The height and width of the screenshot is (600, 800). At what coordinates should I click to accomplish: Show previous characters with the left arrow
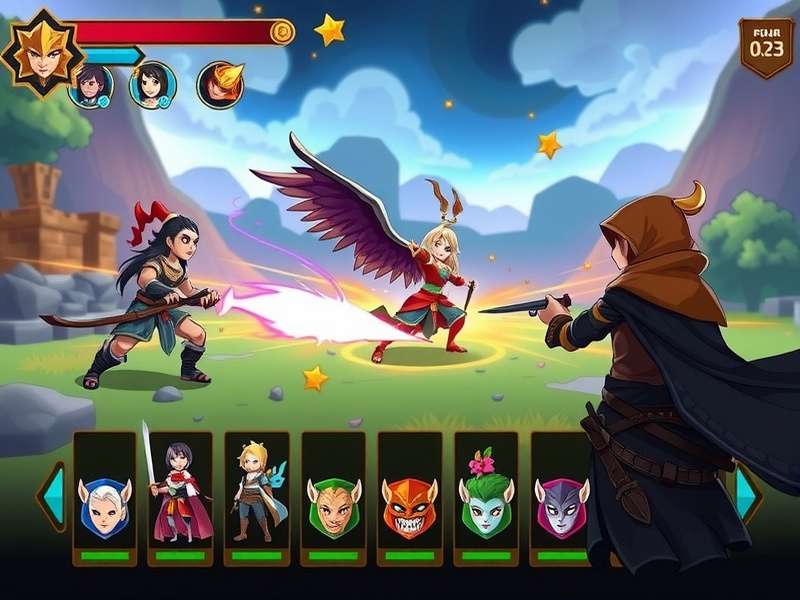click(52, 493)
